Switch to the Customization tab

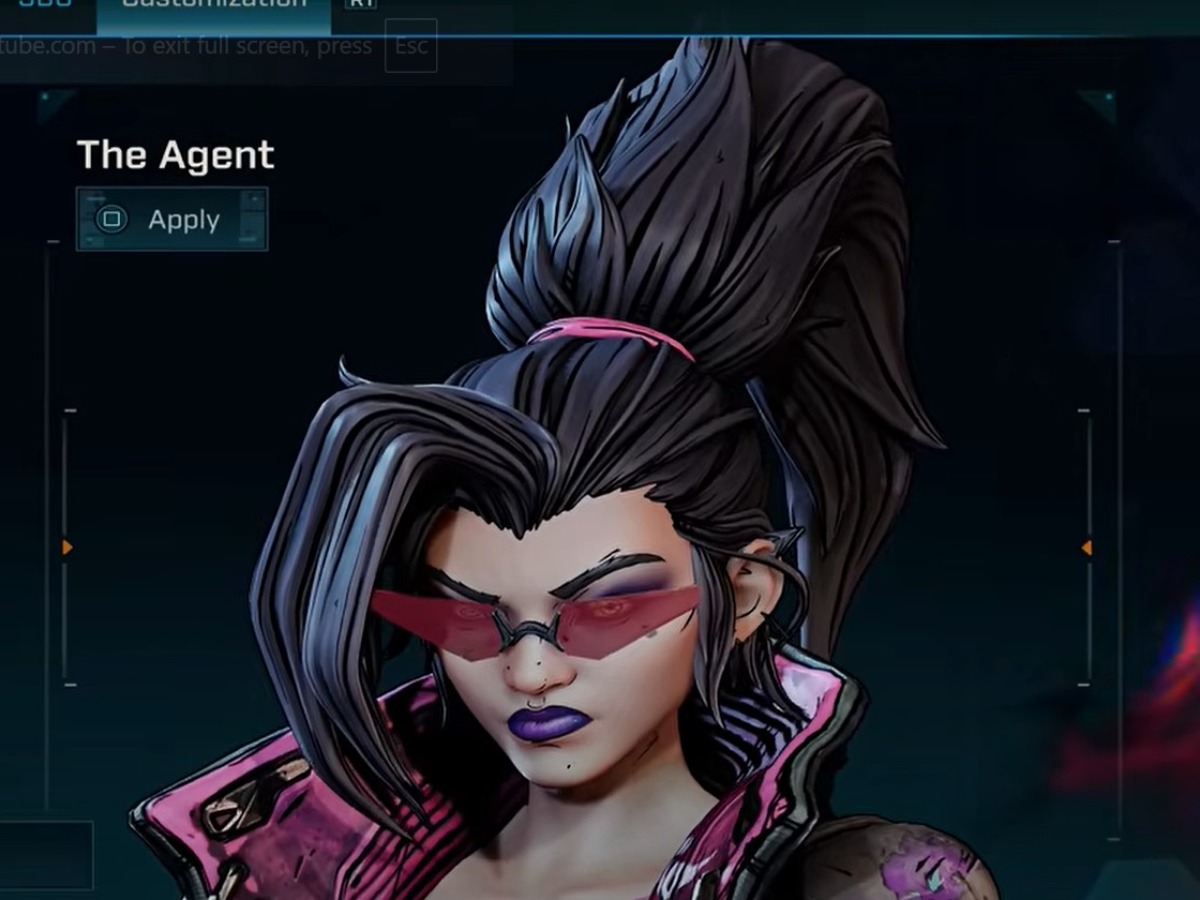click(213, 6)
